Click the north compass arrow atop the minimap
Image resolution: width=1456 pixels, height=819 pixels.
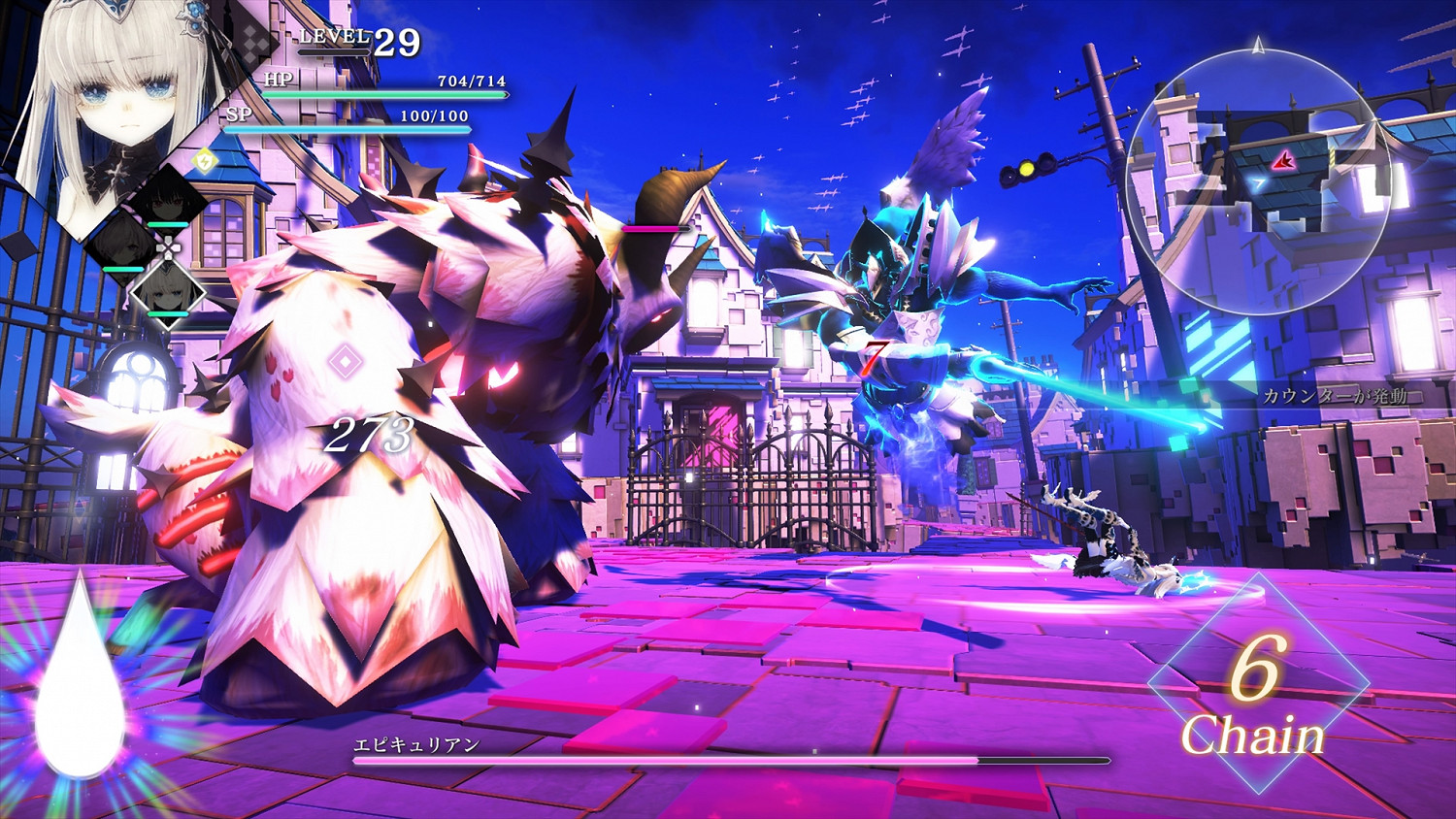1256,47
